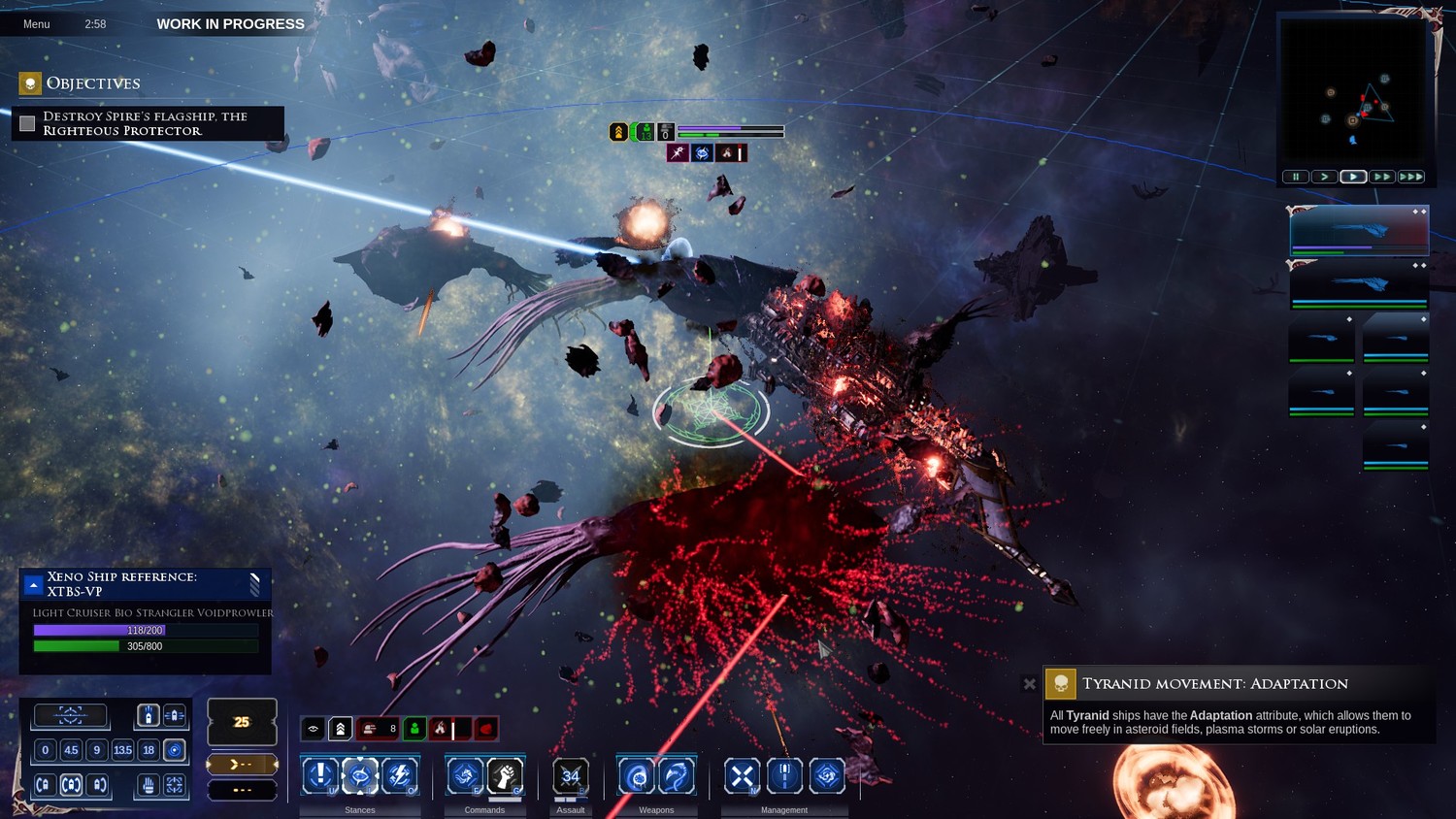Set engagement range to 4.5

[71, 750]
